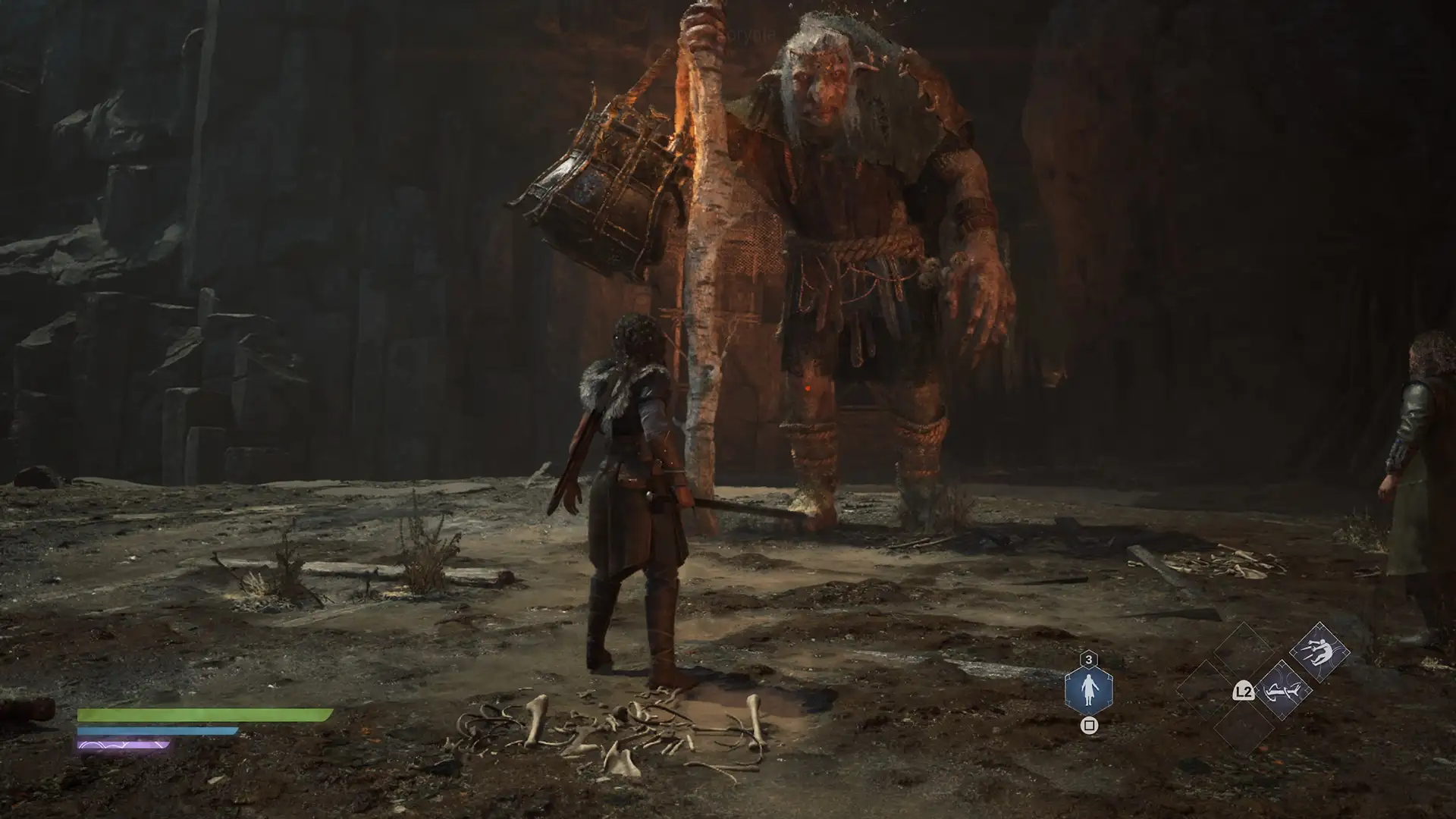Trigger the sword-and-arrows diamond skill

point(1282,691)
